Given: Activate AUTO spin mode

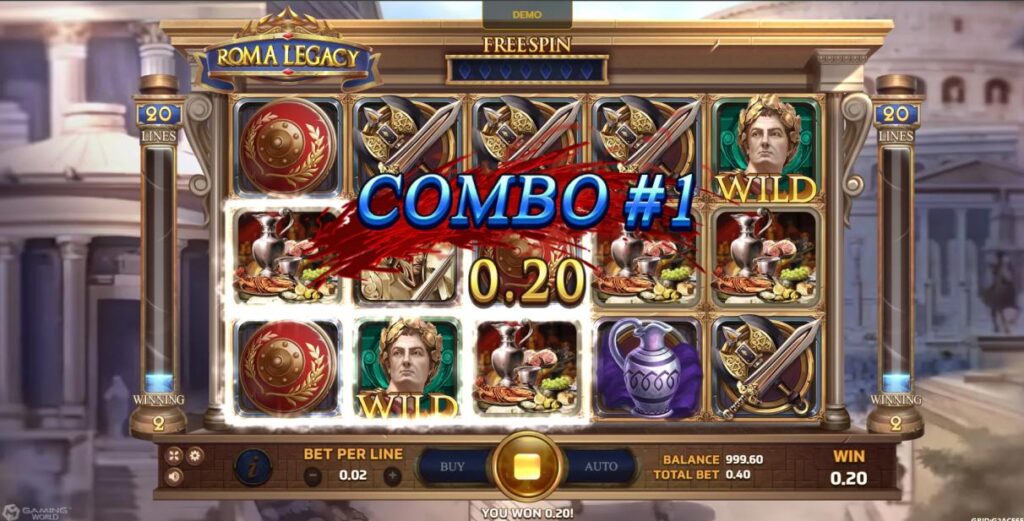Looking at the screenshot, I should (x=600, y=466).
